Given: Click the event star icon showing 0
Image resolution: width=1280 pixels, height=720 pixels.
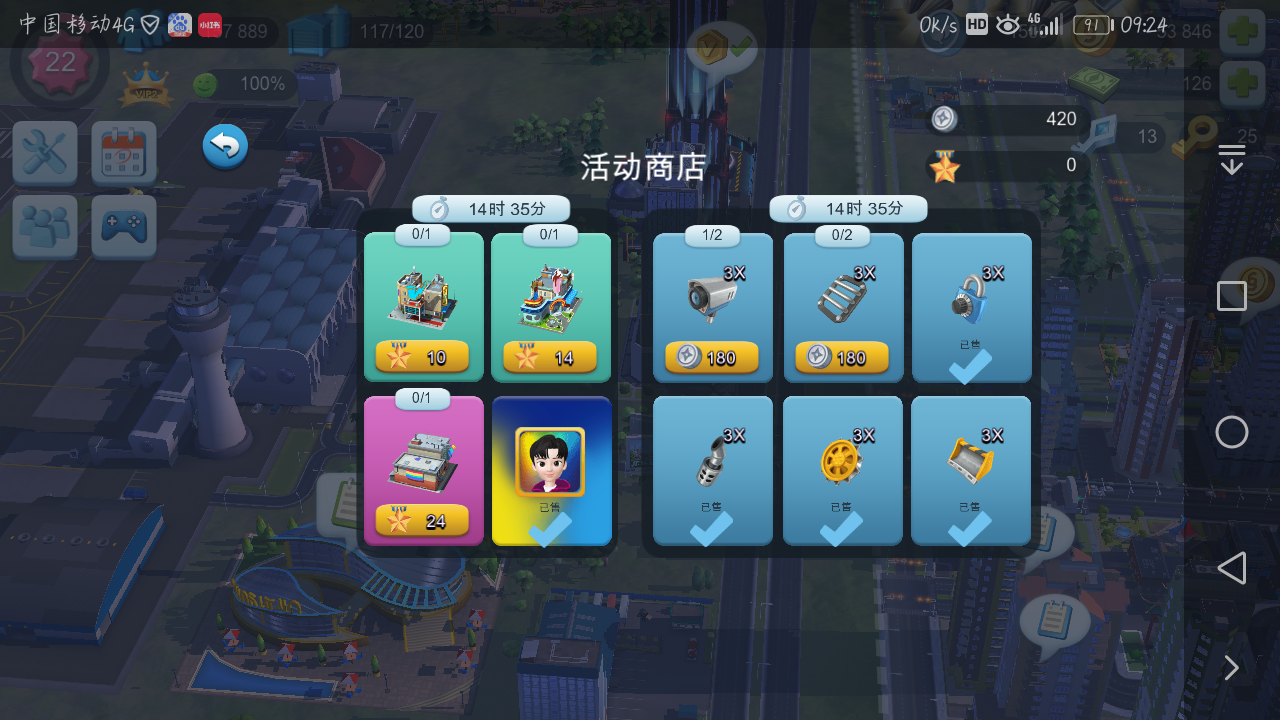Looking at the screenshot, I should [941, 165].
